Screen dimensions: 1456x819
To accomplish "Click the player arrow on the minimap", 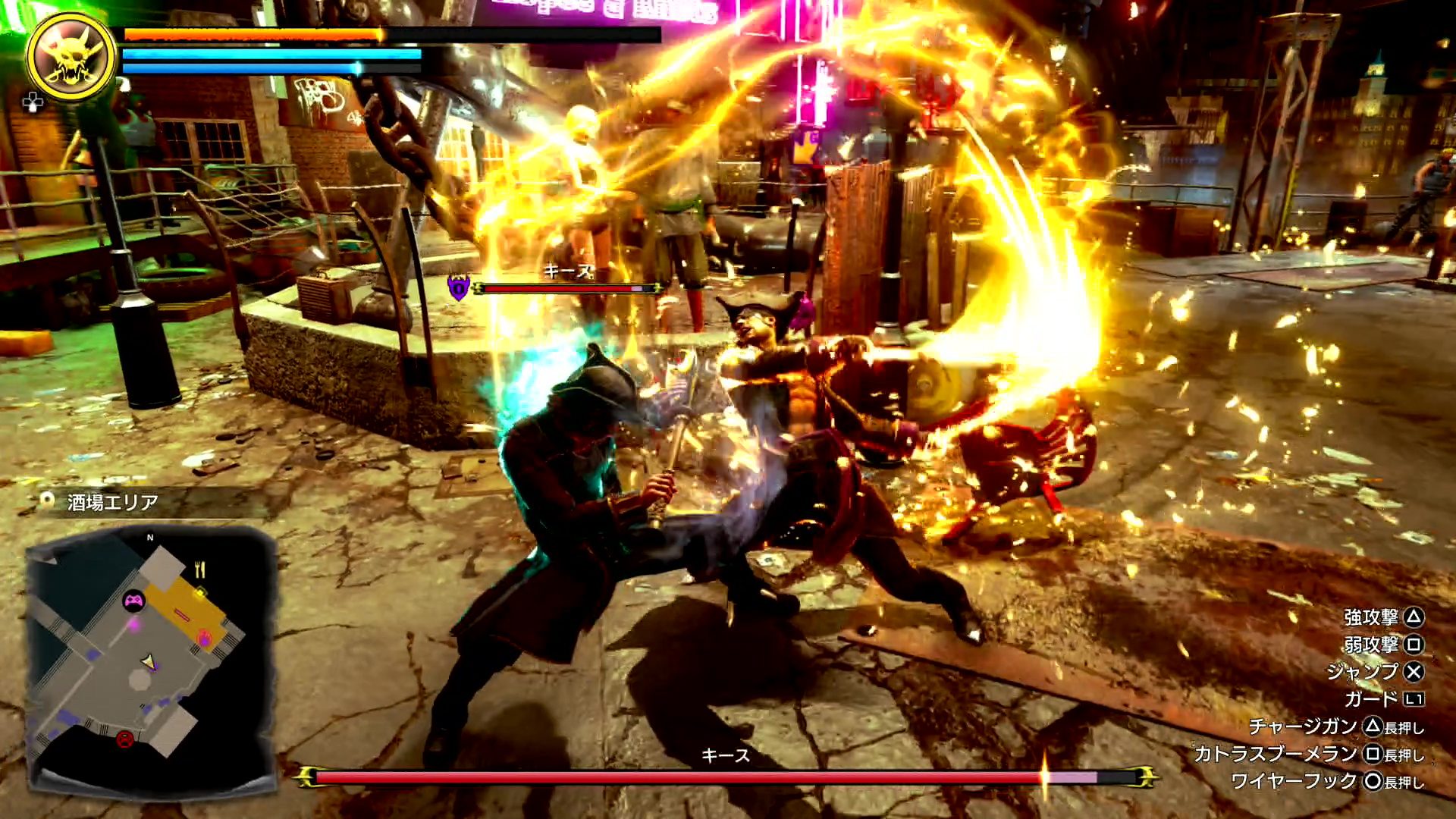I will coord(149,663).
